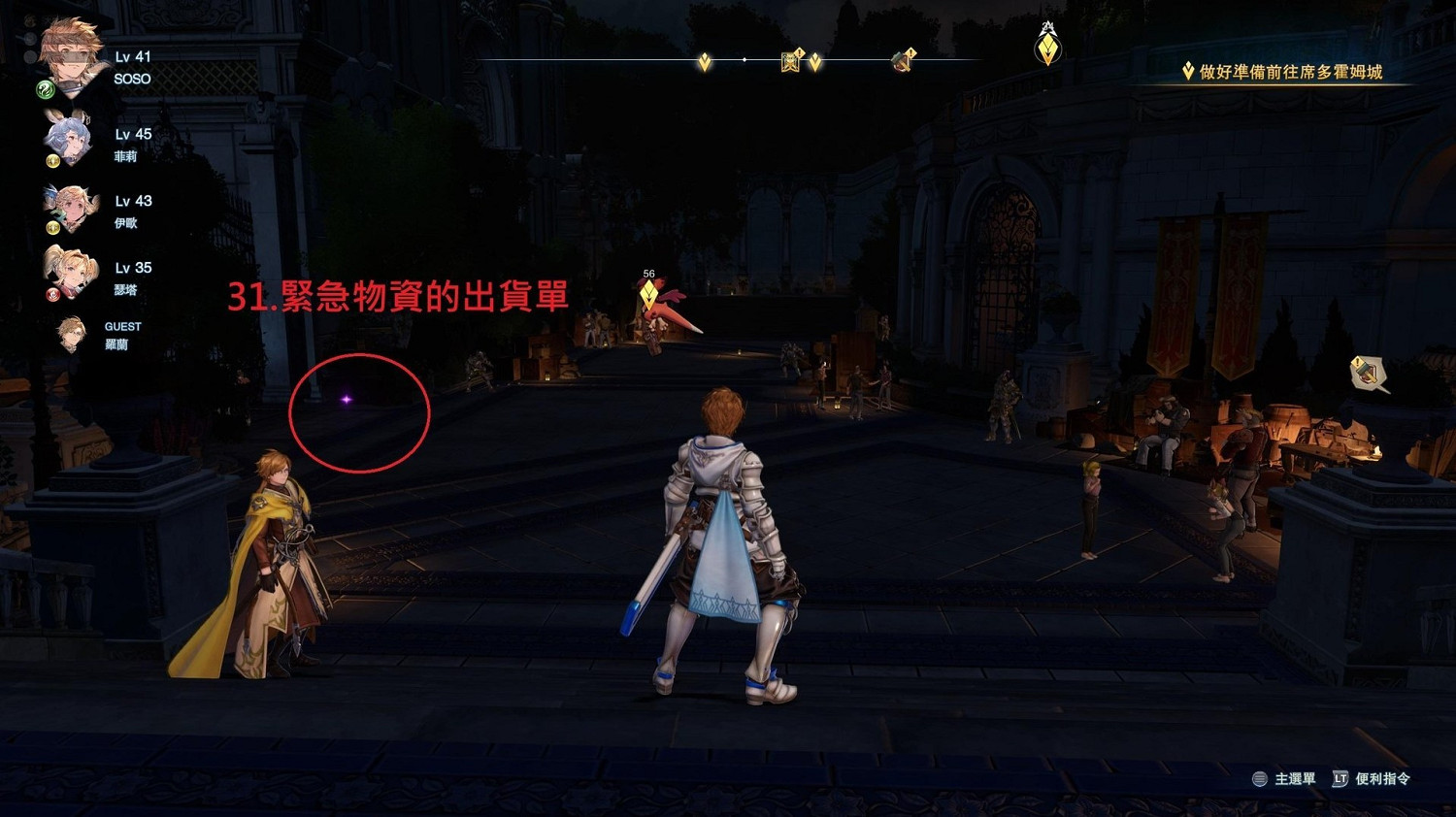Click the 56 marker above the red bird
Viewport: 1456px width, 817px height.
[647, 275]
